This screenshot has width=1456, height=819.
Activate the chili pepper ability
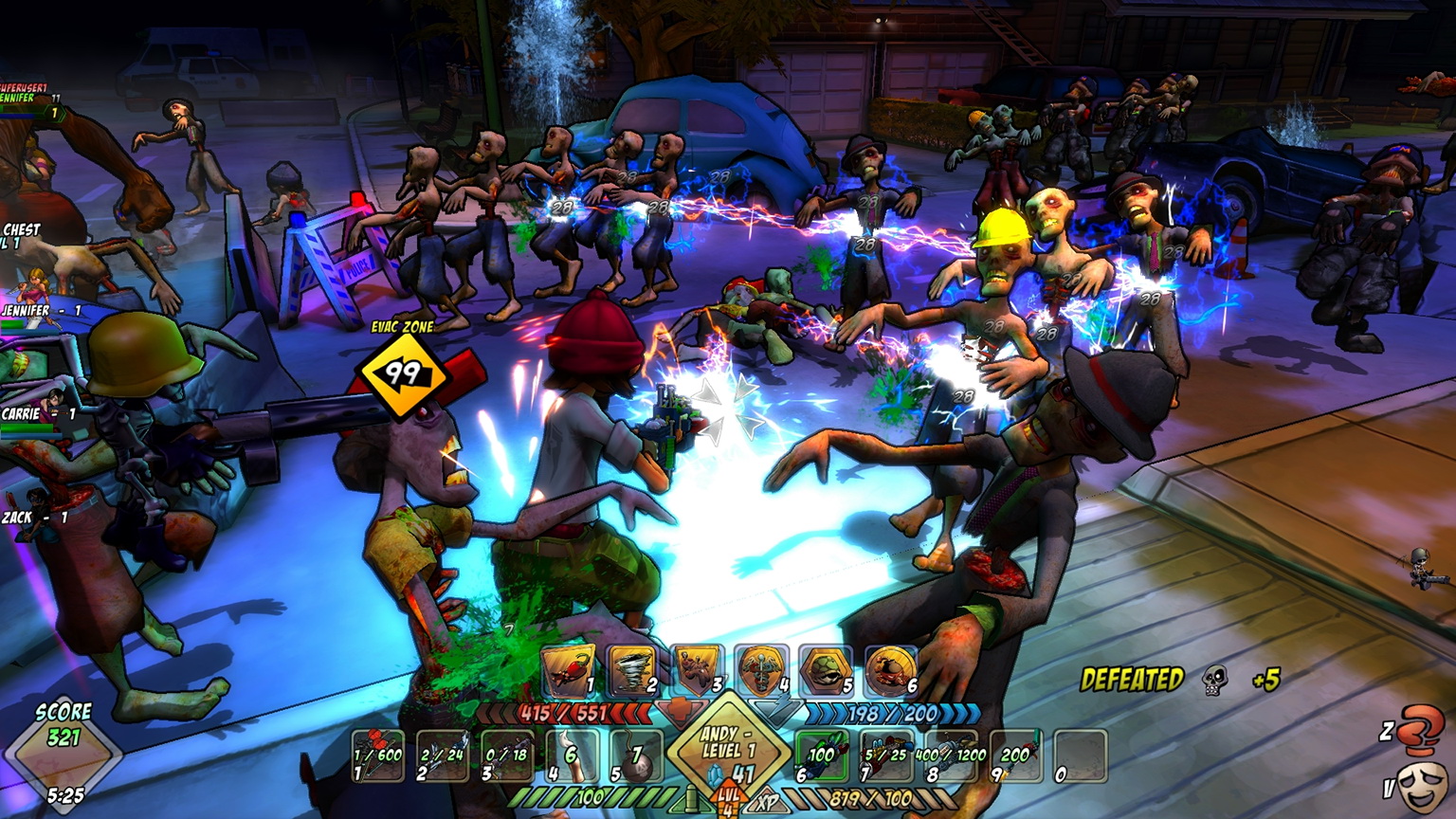[x=567, y=671]
